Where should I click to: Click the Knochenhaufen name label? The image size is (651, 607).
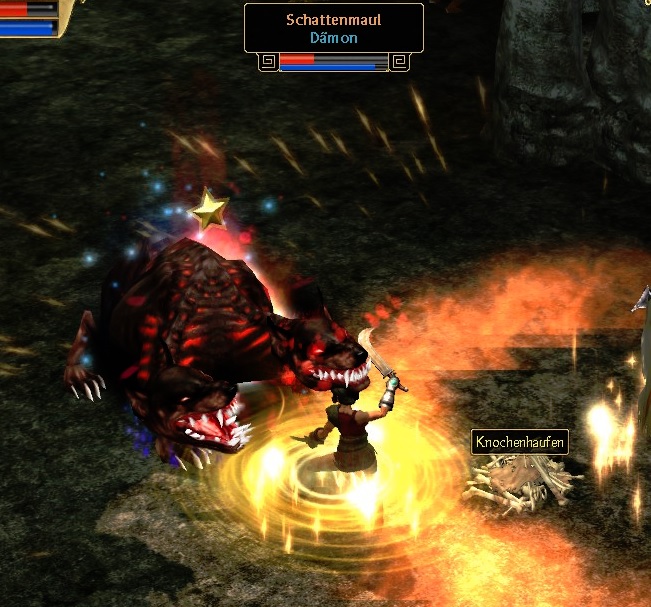click(520, 442)
